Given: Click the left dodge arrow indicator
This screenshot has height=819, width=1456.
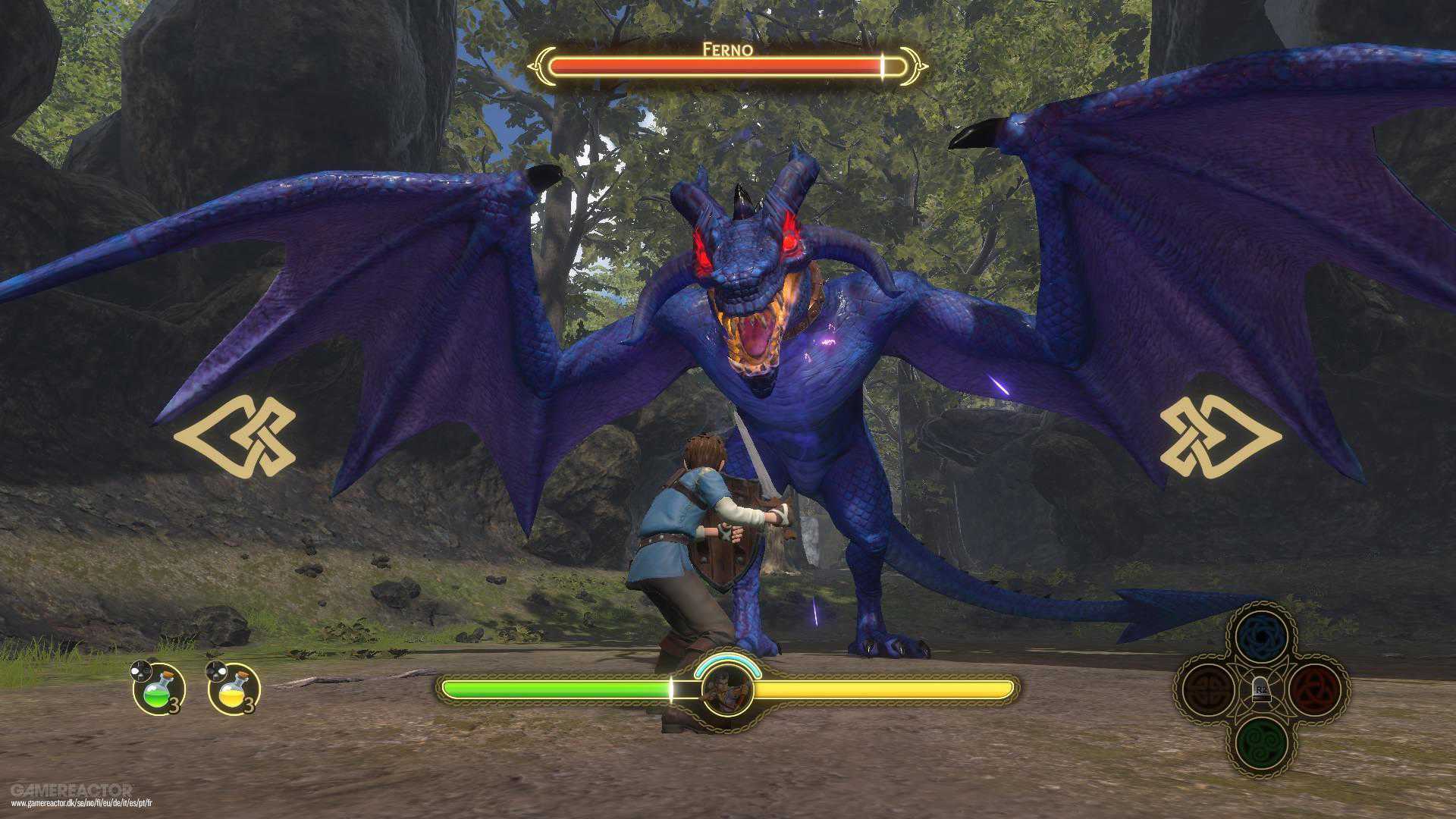Looking at the screenshot, I should pos(235,436).
